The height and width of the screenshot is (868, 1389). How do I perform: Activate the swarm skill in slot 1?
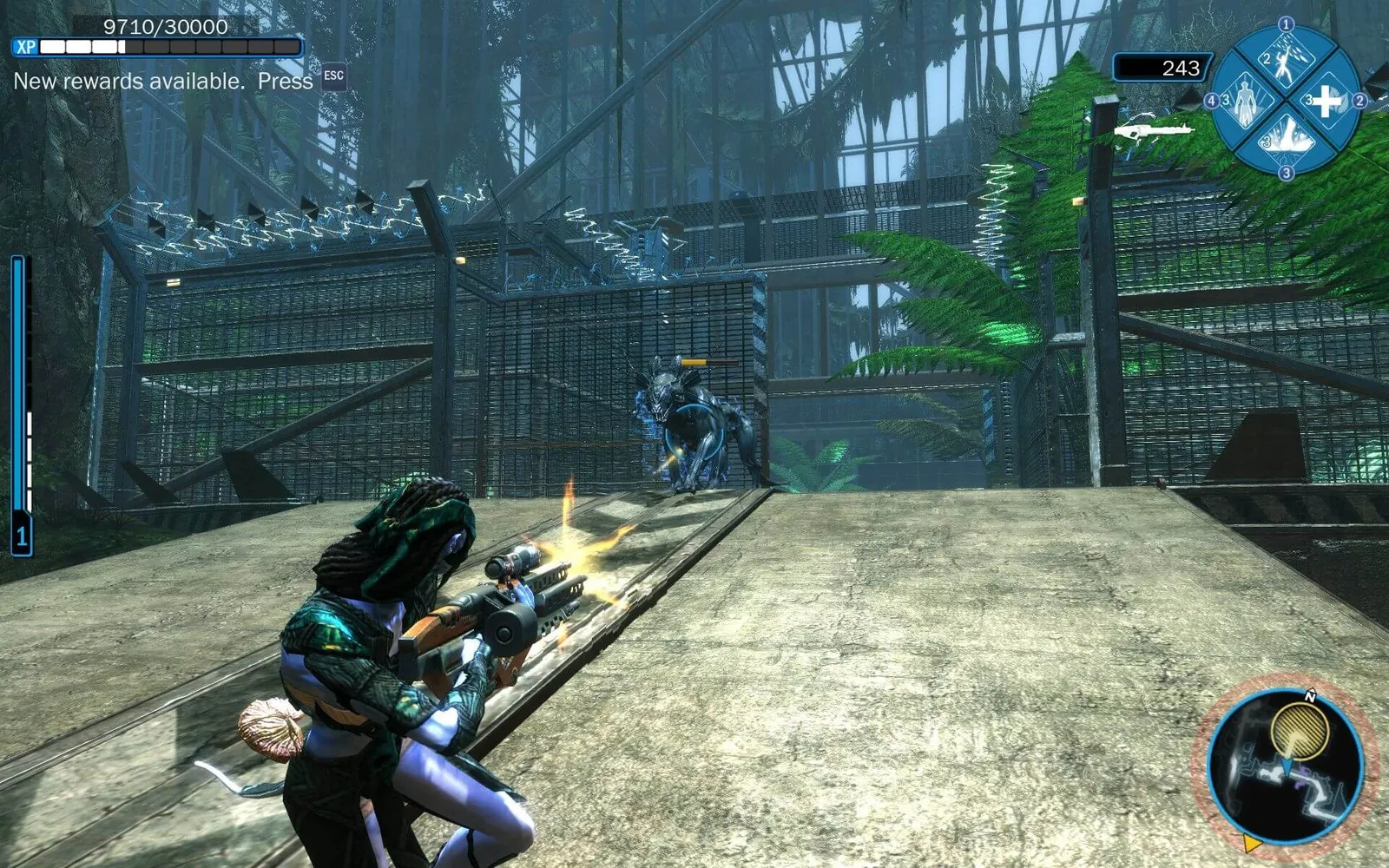click(1286, 61)
